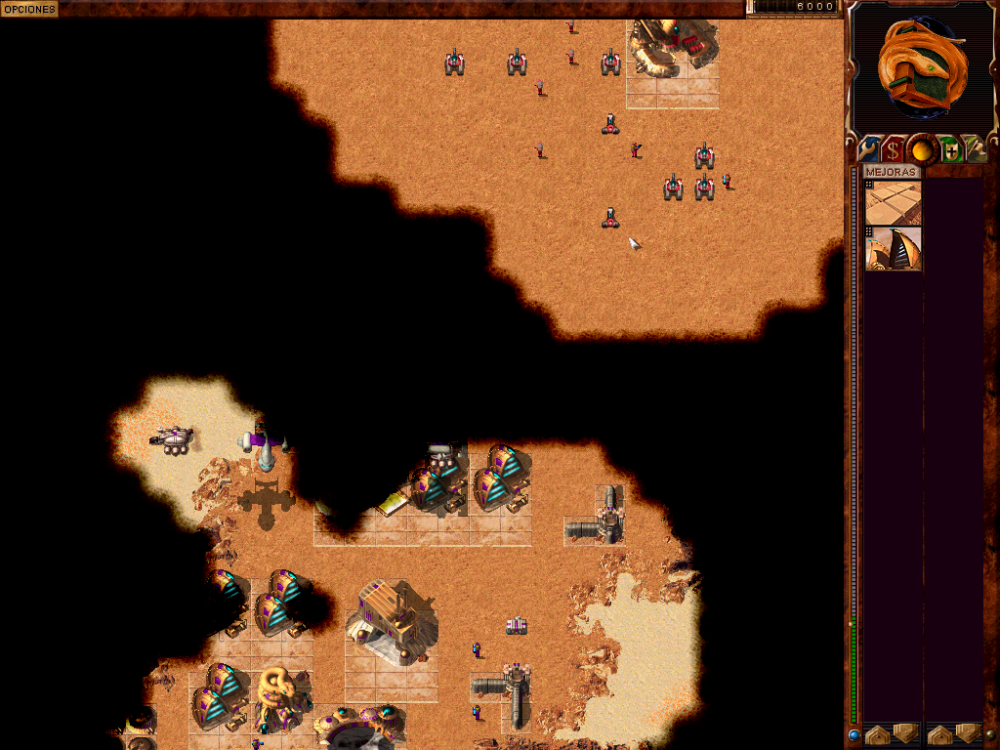Activate the wrench repair mode
1000x750 pixels.
(x=867, y=149)
